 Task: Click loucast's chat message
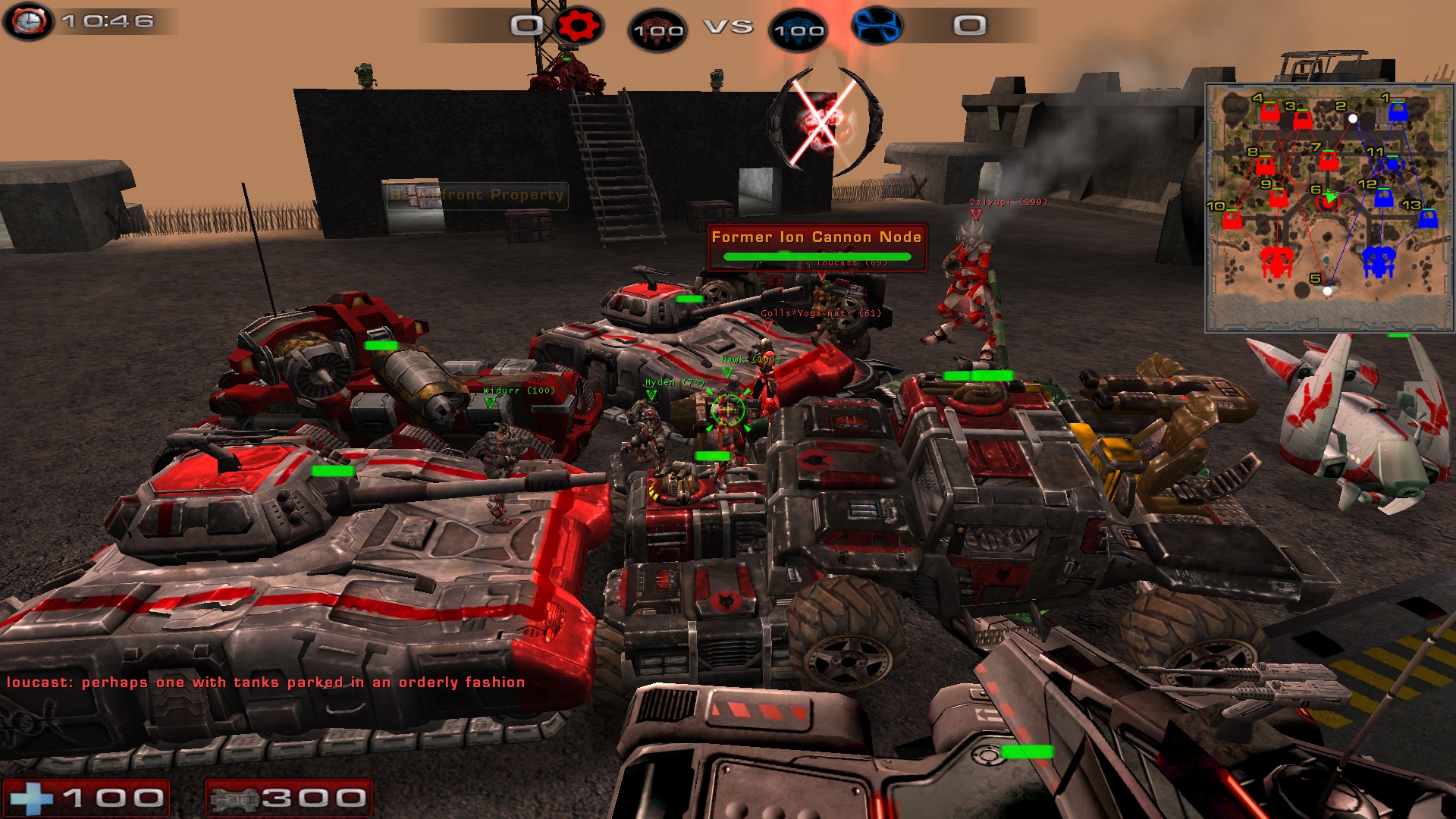(x=265, y=682)
